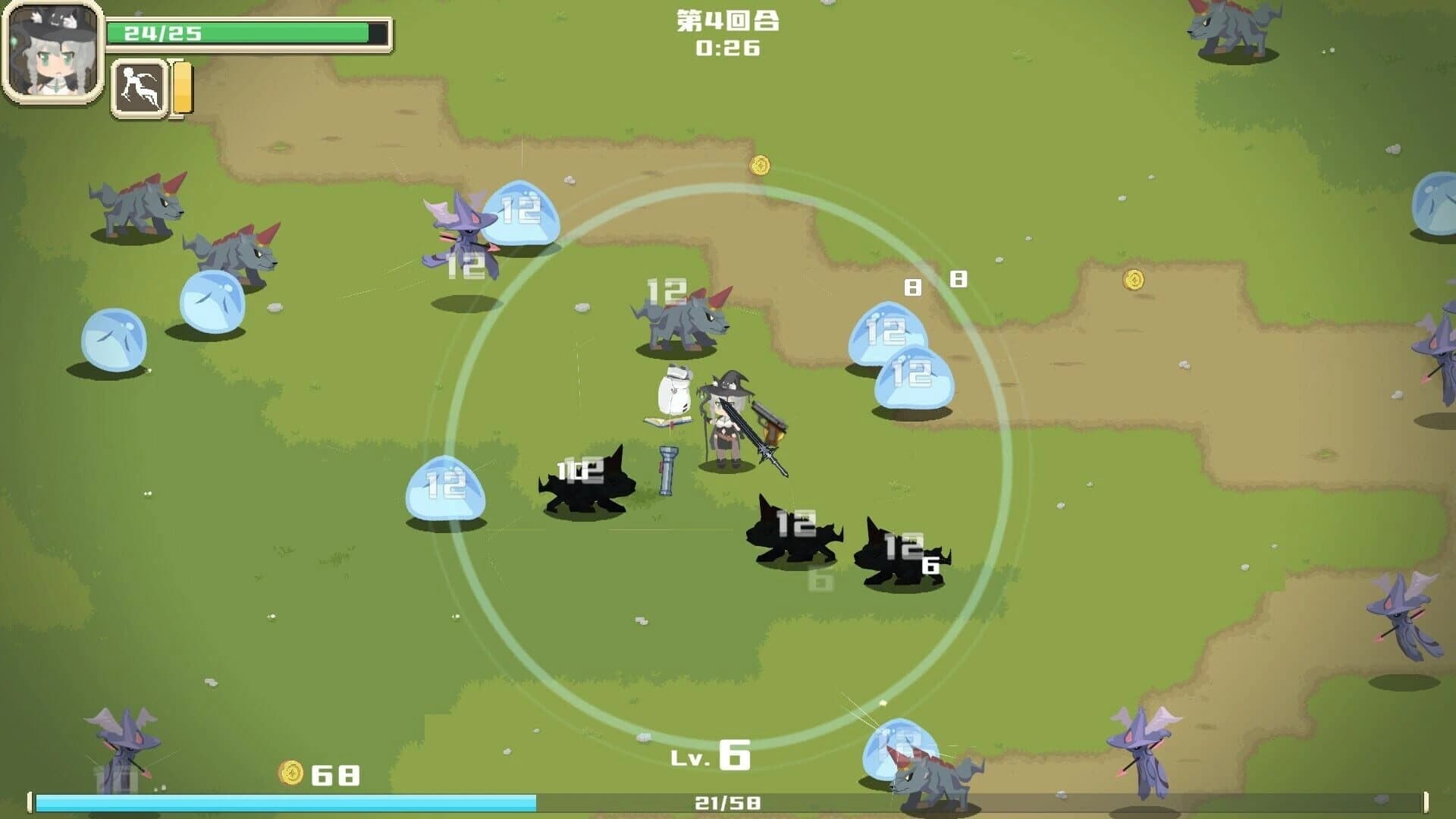1456x819 pixels.
Task: Click the white backpack beside the witch
Action: 675,391
